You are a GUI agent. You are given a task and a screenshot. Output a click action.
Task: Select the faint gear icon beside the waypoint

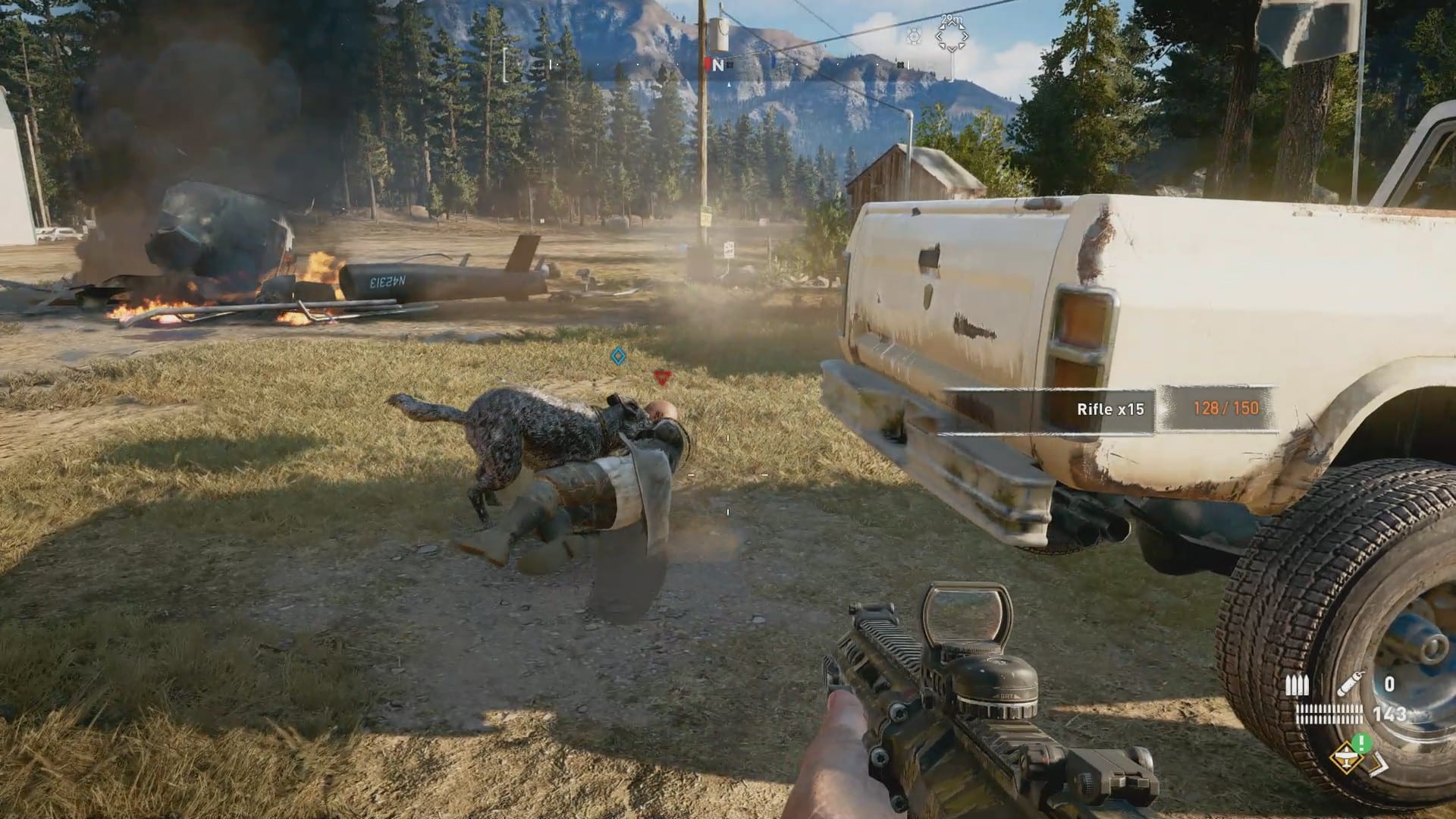[914, 36]
